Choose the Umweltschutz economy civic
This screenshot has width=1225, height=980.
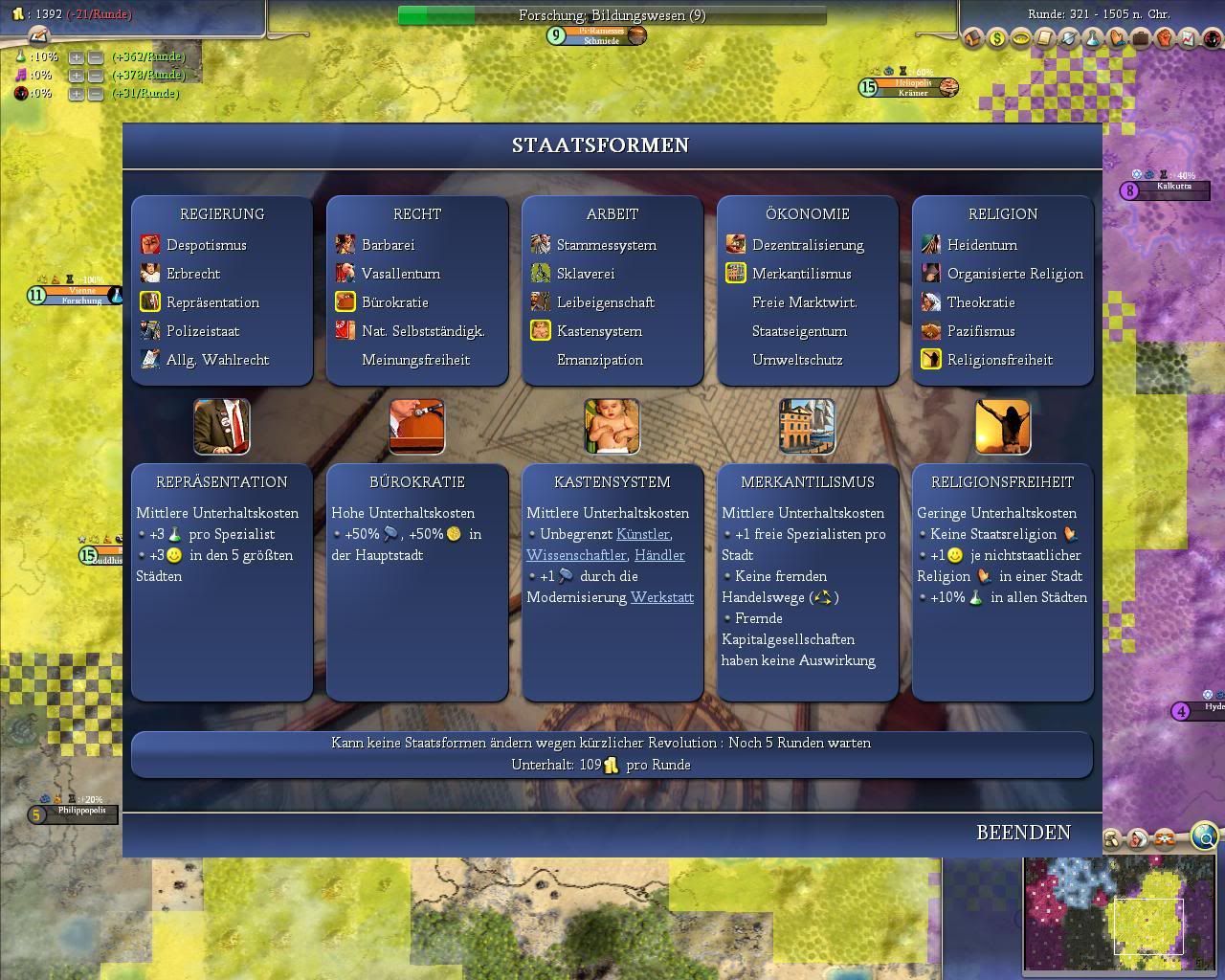797,360
